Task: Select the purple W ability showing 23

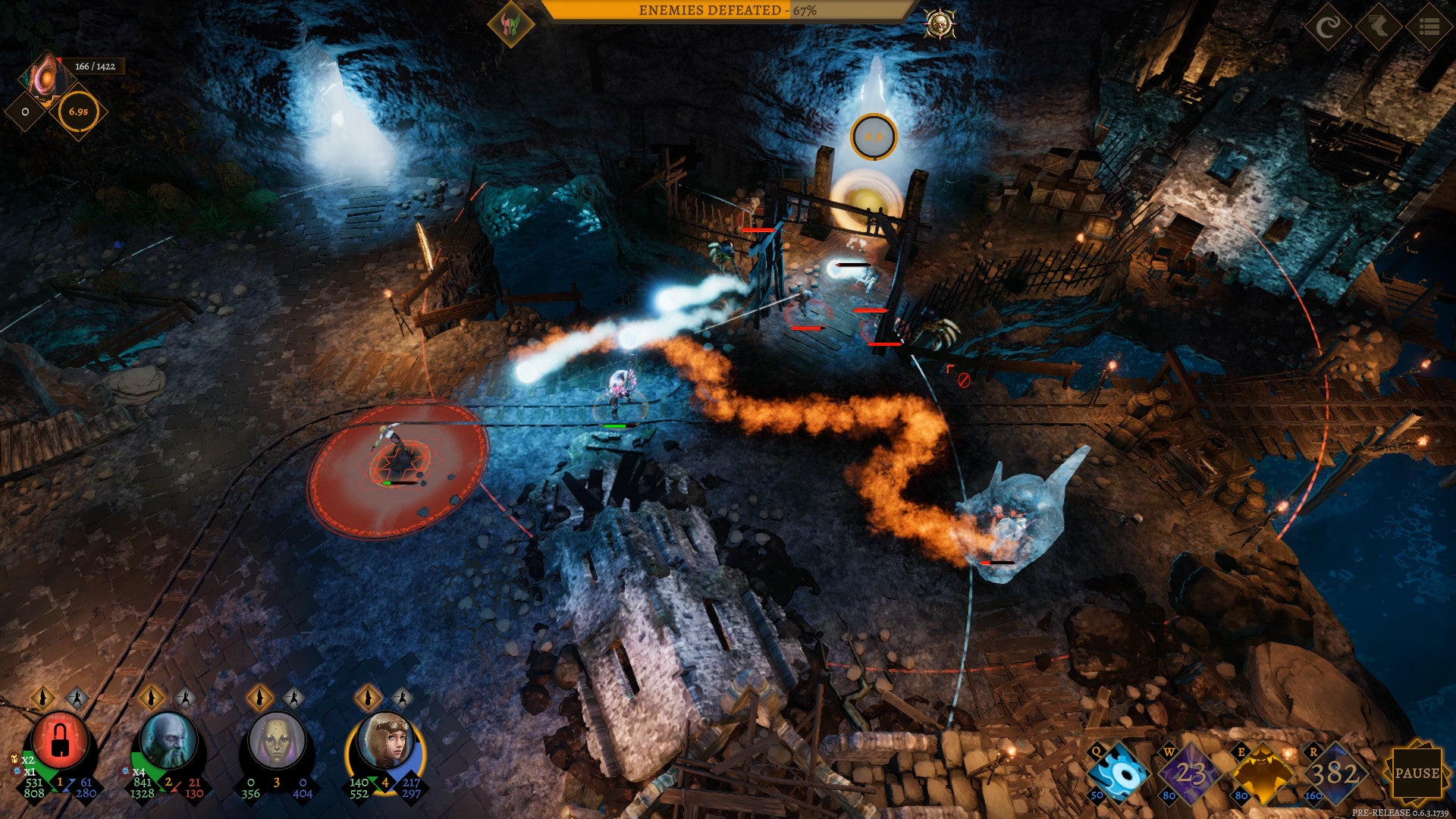Action: tap(1190, 774)
